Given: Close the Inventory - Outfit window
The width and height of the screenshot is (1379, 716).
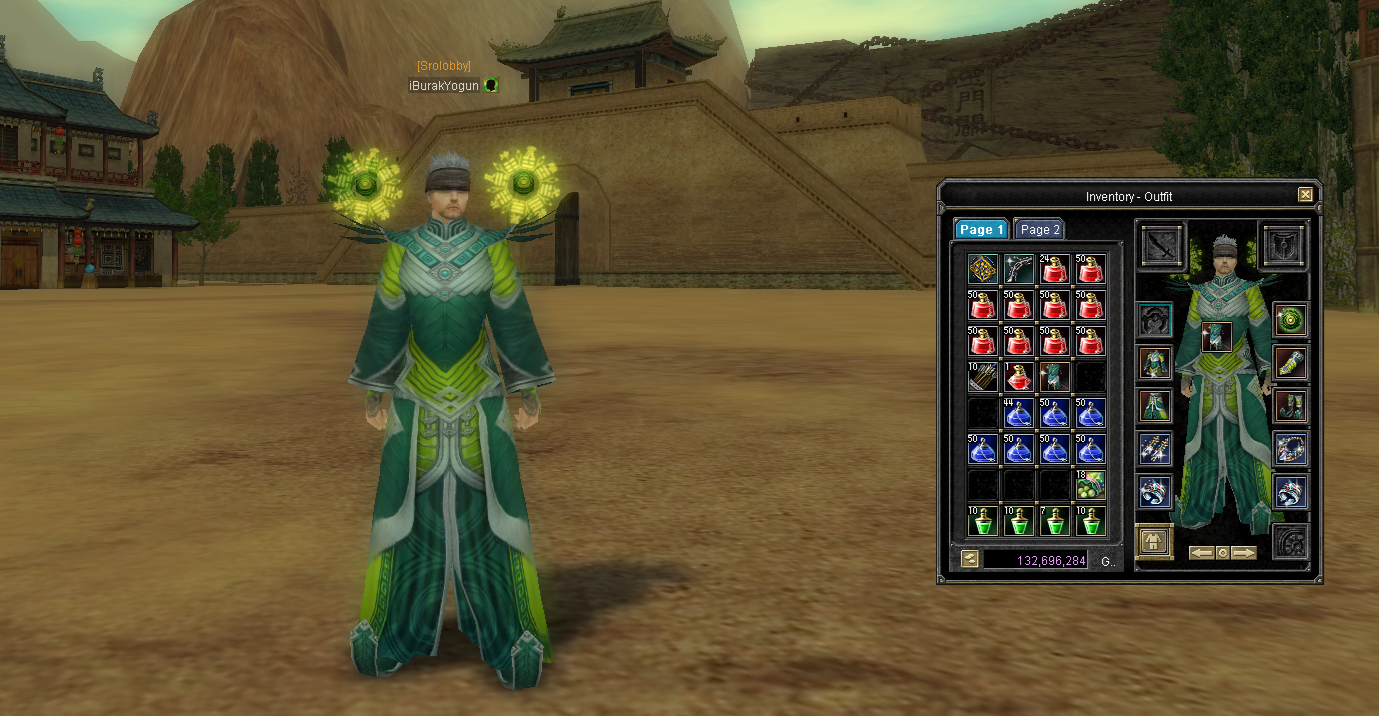Looking at the screenshot, I should coord(1305,195).
